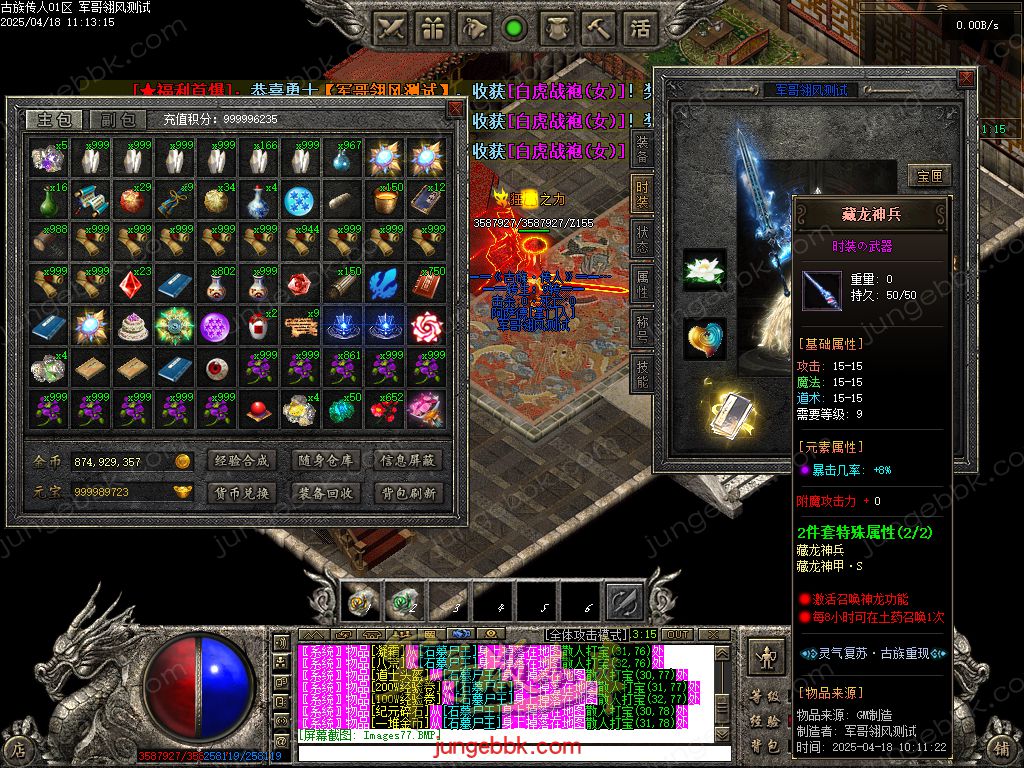The height and width of the screenshot is (768, 1024).
Task: Show the 属性 attributes tab
Action: pos(641,283)
